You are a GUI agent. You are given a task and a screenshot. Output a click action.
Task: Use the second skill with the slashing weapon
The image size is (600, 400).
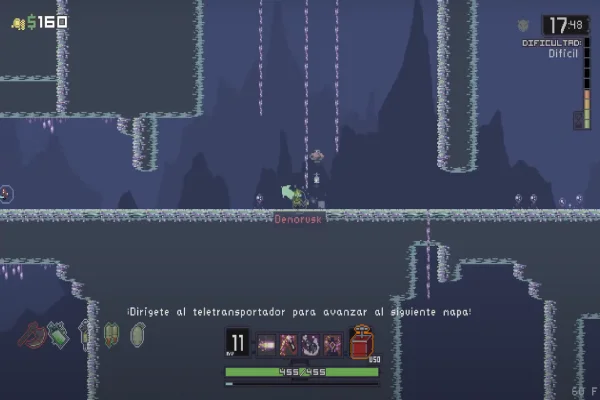tap(289, 345)
